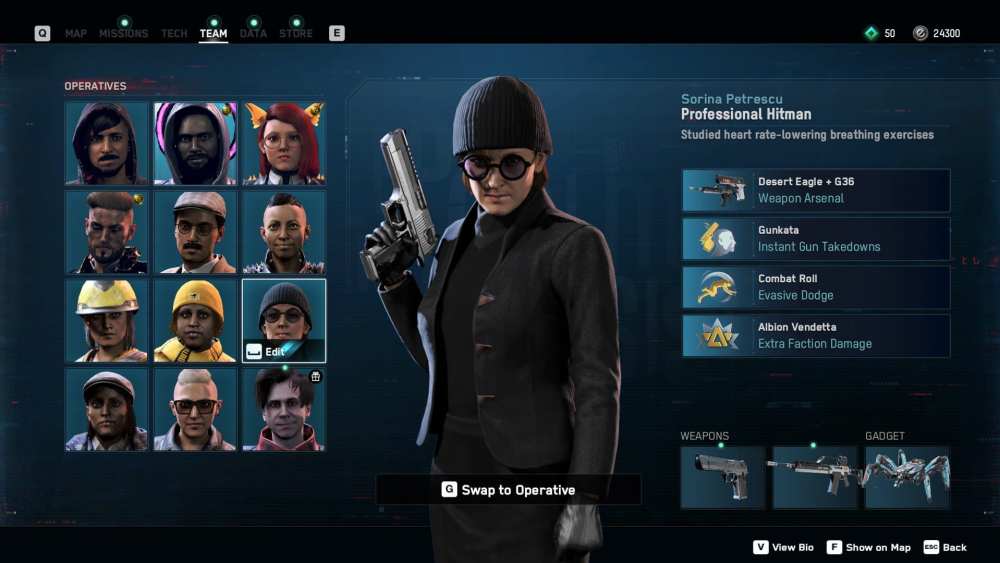Open the Store tab
The image size is (1000, 563).
(x=295, y=34)
